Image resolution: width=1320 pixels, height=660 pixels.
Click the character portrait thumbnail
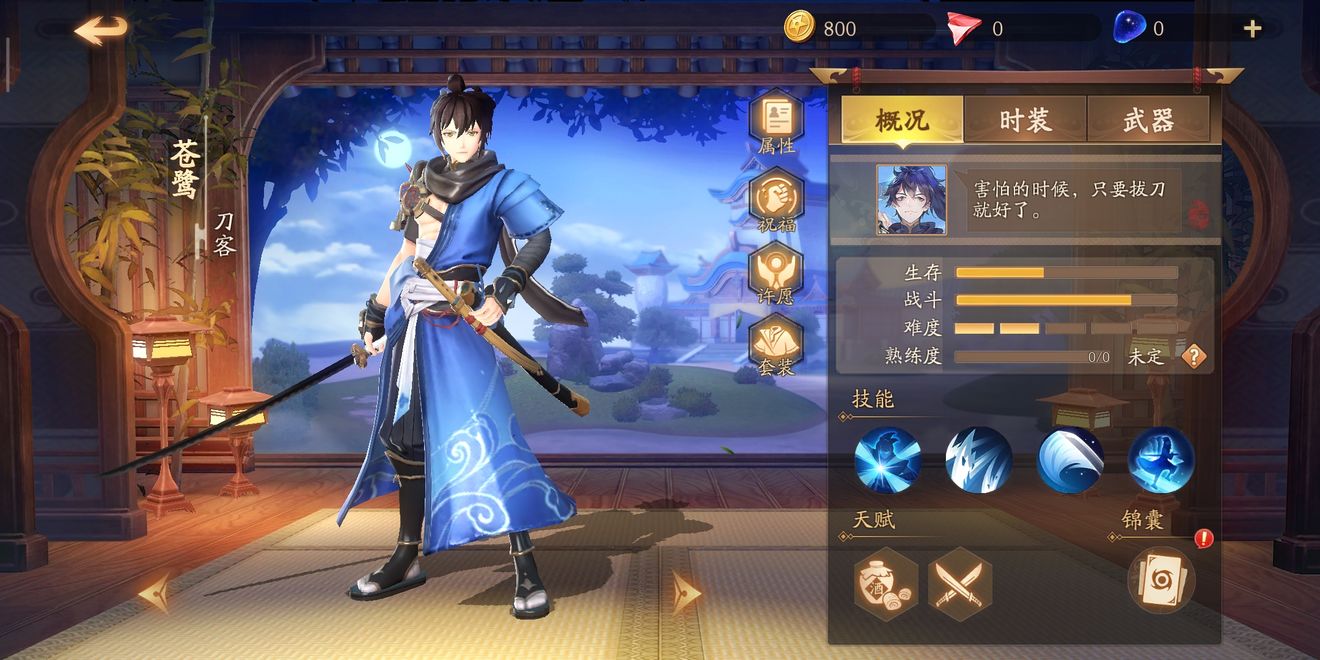pyautogui.click(x=911, y=200)
